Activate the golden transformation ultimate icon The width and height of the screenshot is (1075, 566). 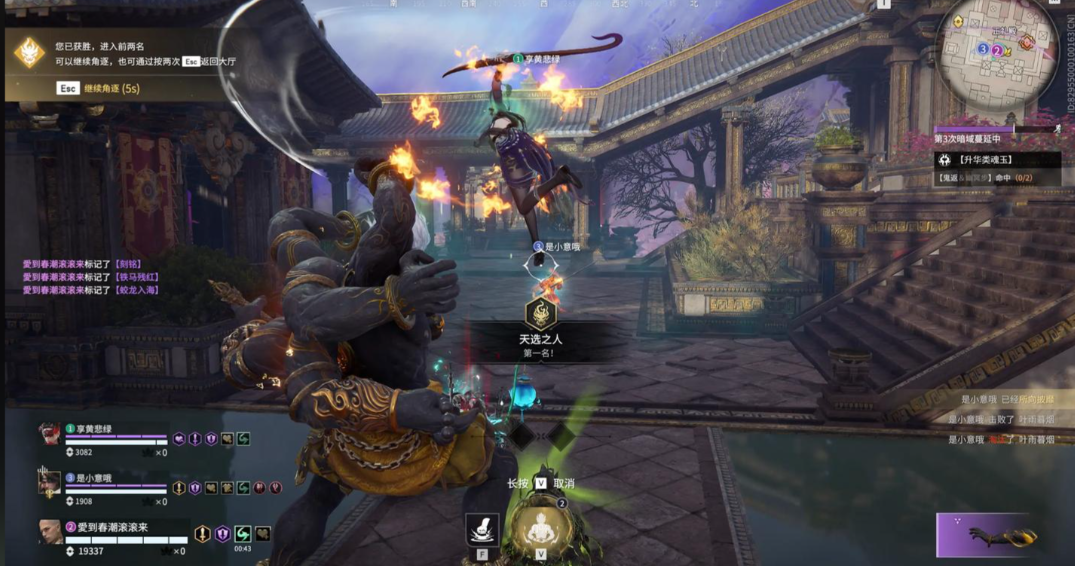click(541, 527)
